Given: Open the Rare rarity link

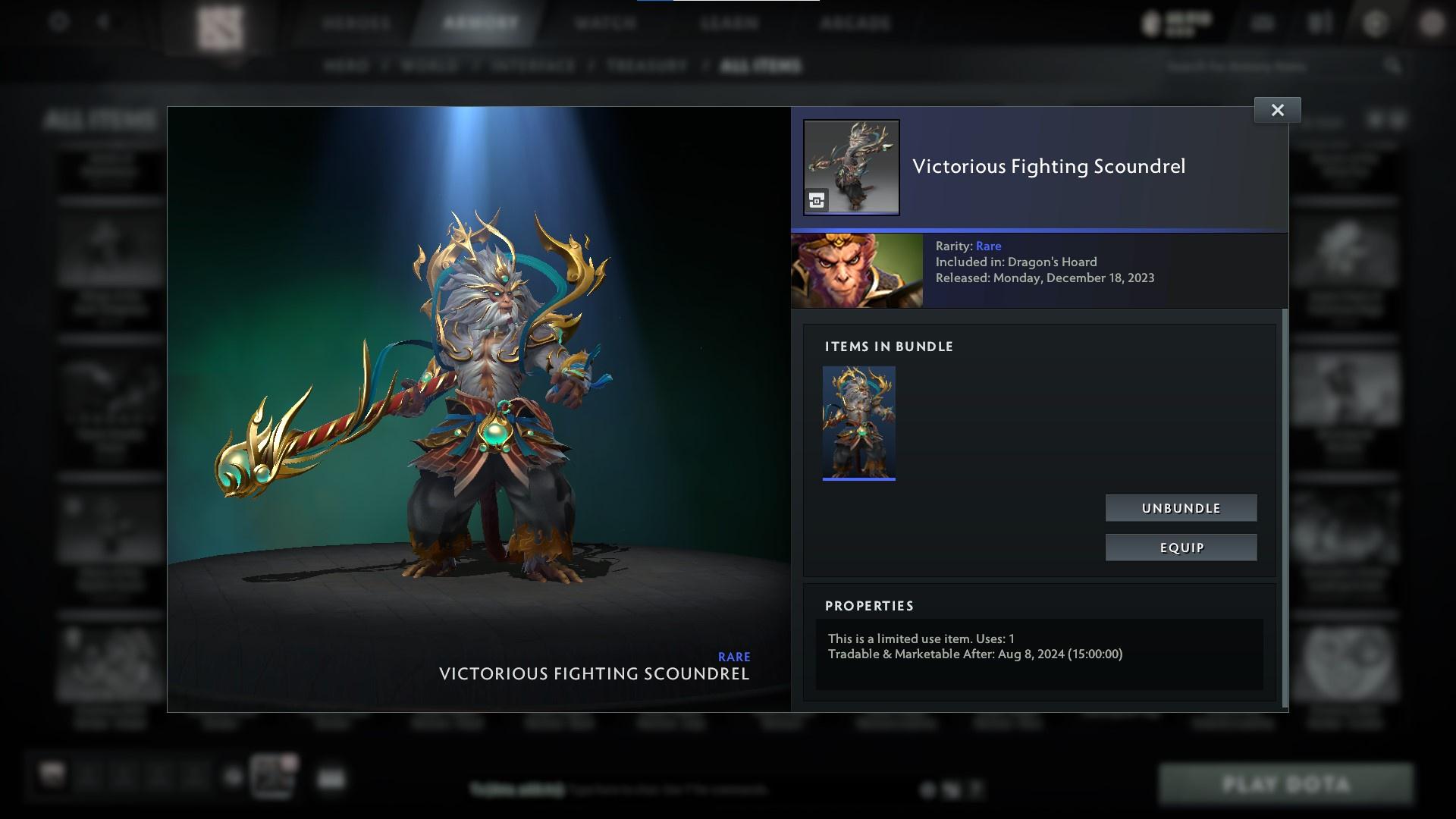Looking at the screenshot, I should [990, 246].
